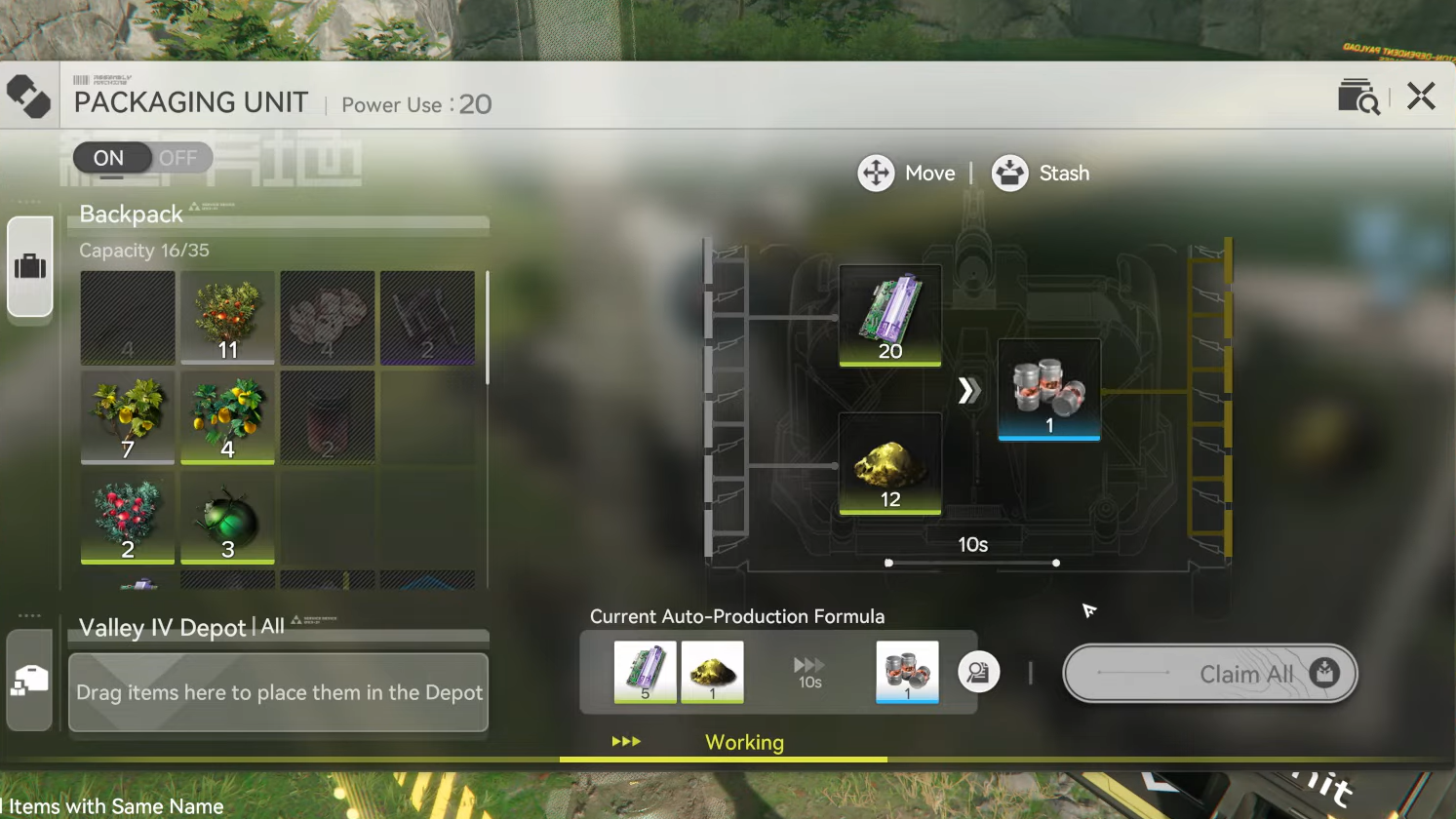Select the purple component input slot with 20

(889, 316)
